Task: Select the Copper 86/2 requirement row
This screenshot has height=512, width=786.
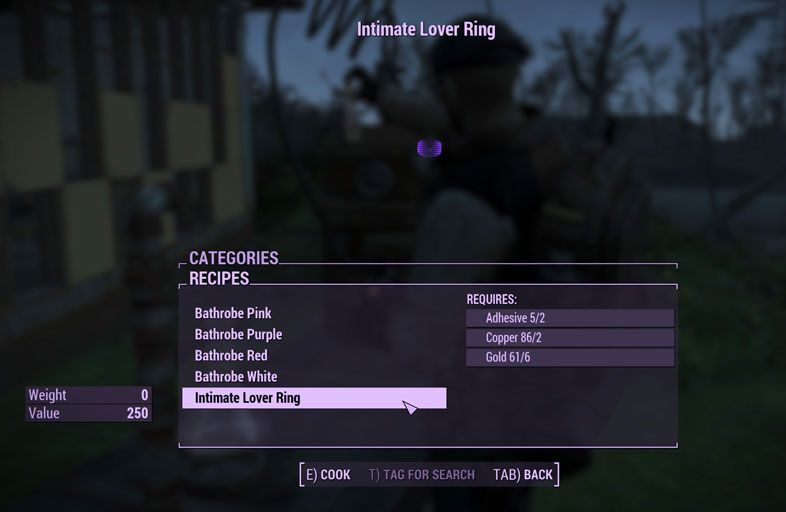Action: coord(569,338)
